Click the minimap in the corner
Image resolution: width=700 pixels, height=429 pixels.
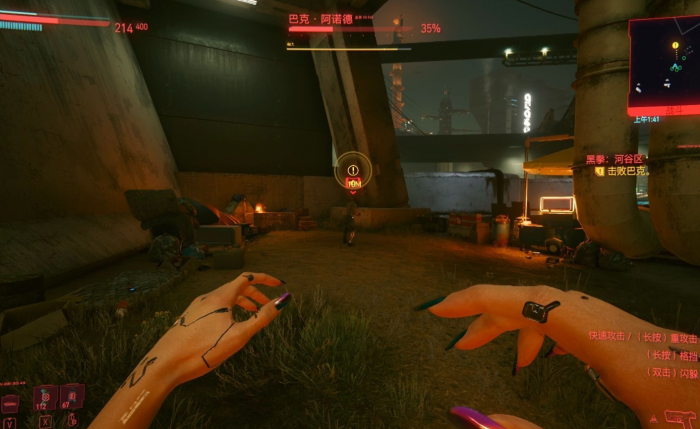(665, 63)
